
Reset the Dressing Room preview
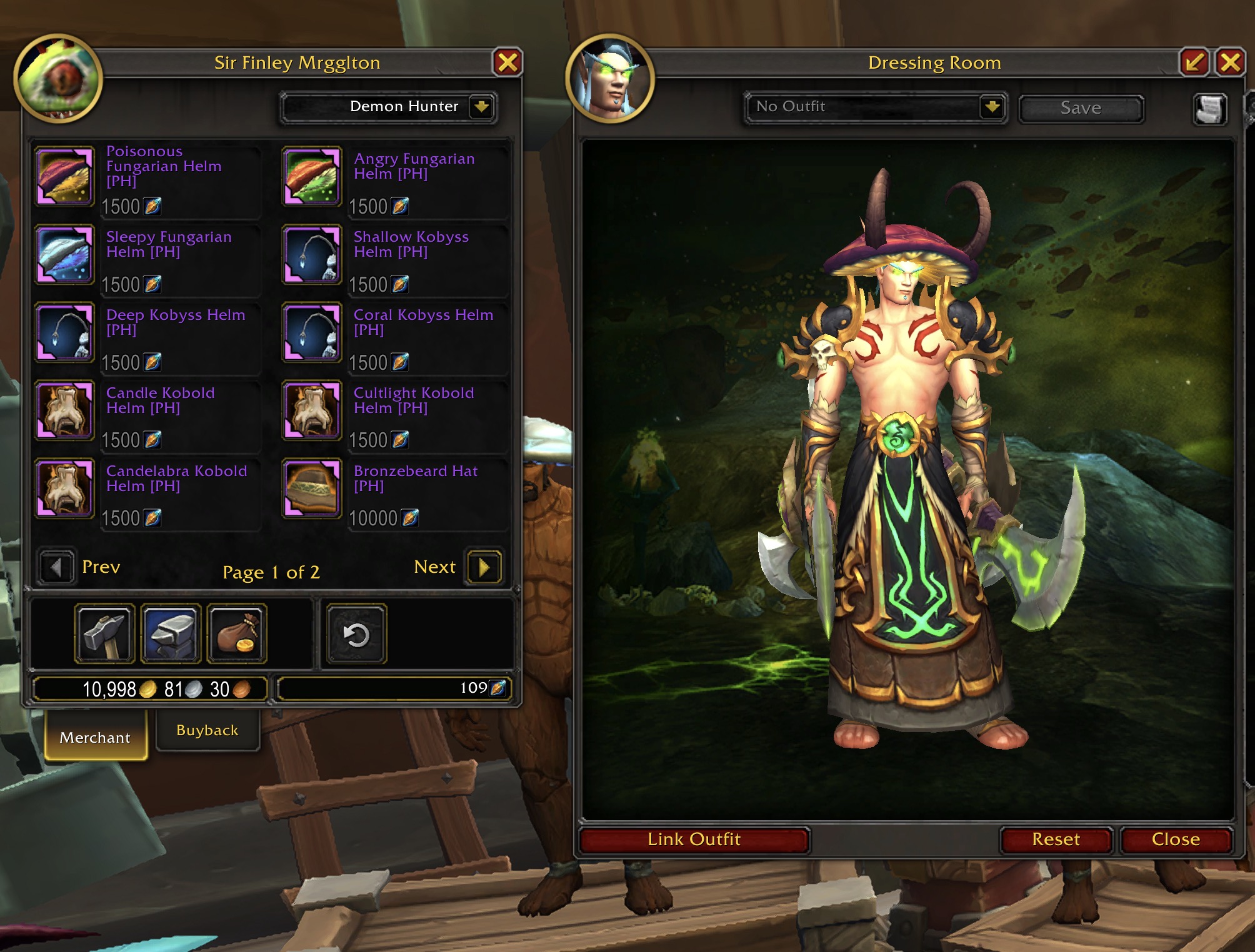coord(1056,839)
